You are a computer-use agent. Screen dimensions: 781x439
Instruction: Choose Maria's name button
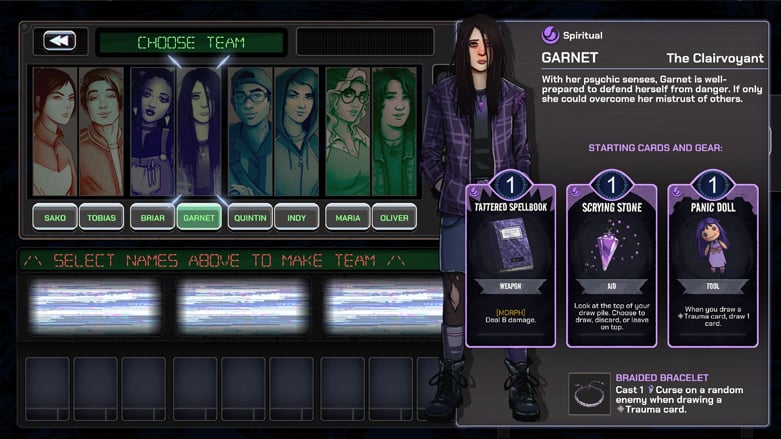pos(347,217)
